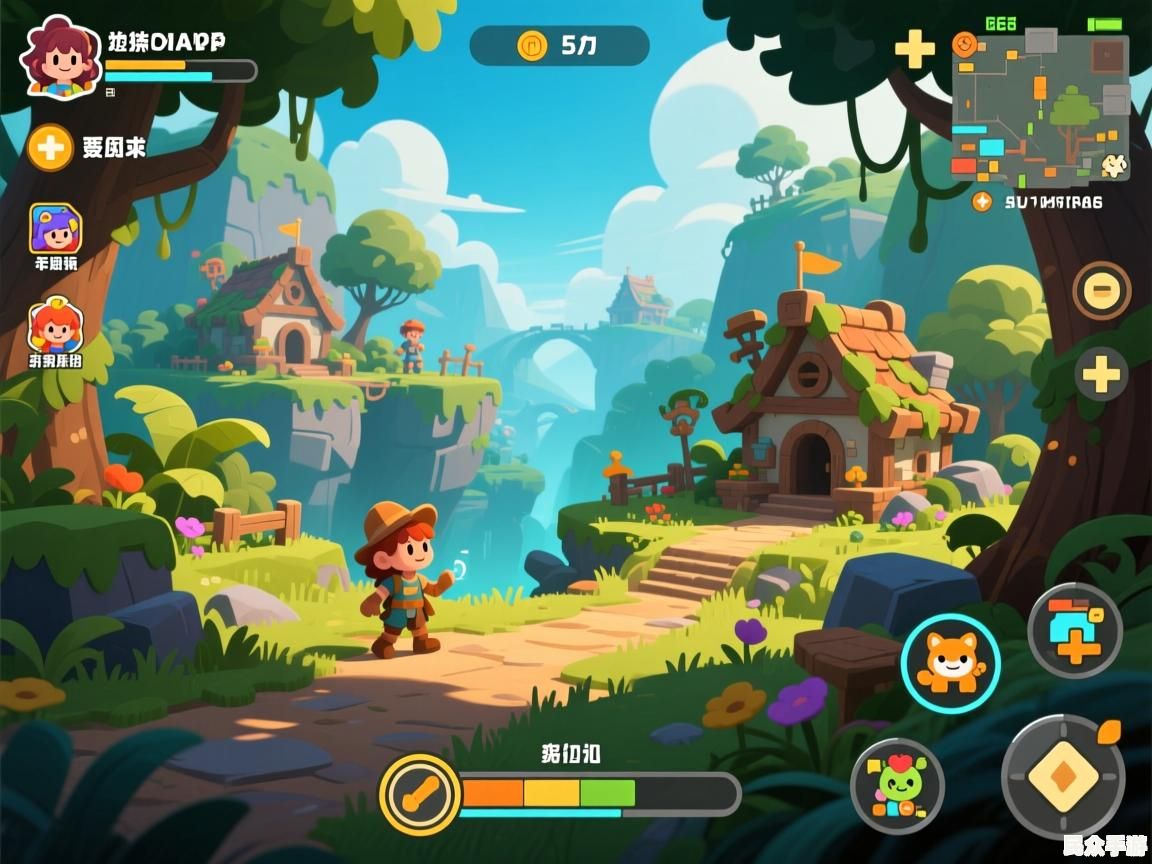The image size is (1152, 864).
Task: Click the yellow plus beside the minimap
Action: click(x=914, y=48)
